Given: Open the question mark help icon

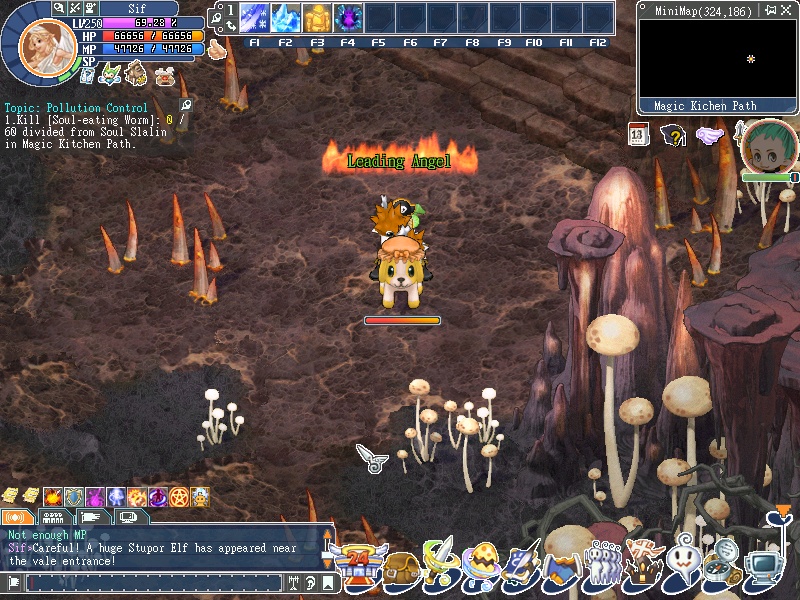Looking at the screenshot, I should [675, 135].
